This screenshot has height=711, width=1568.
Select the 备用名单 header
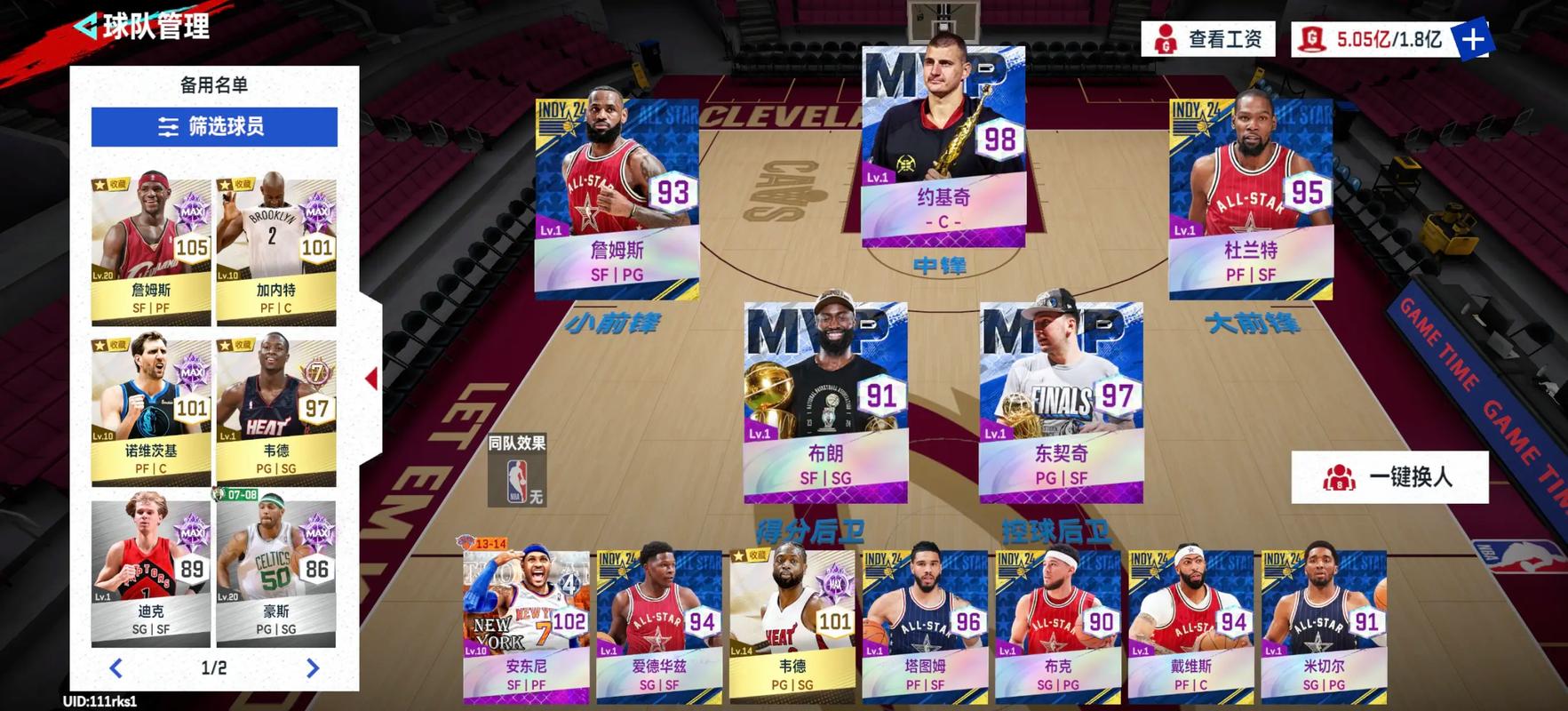pos(212,82)
